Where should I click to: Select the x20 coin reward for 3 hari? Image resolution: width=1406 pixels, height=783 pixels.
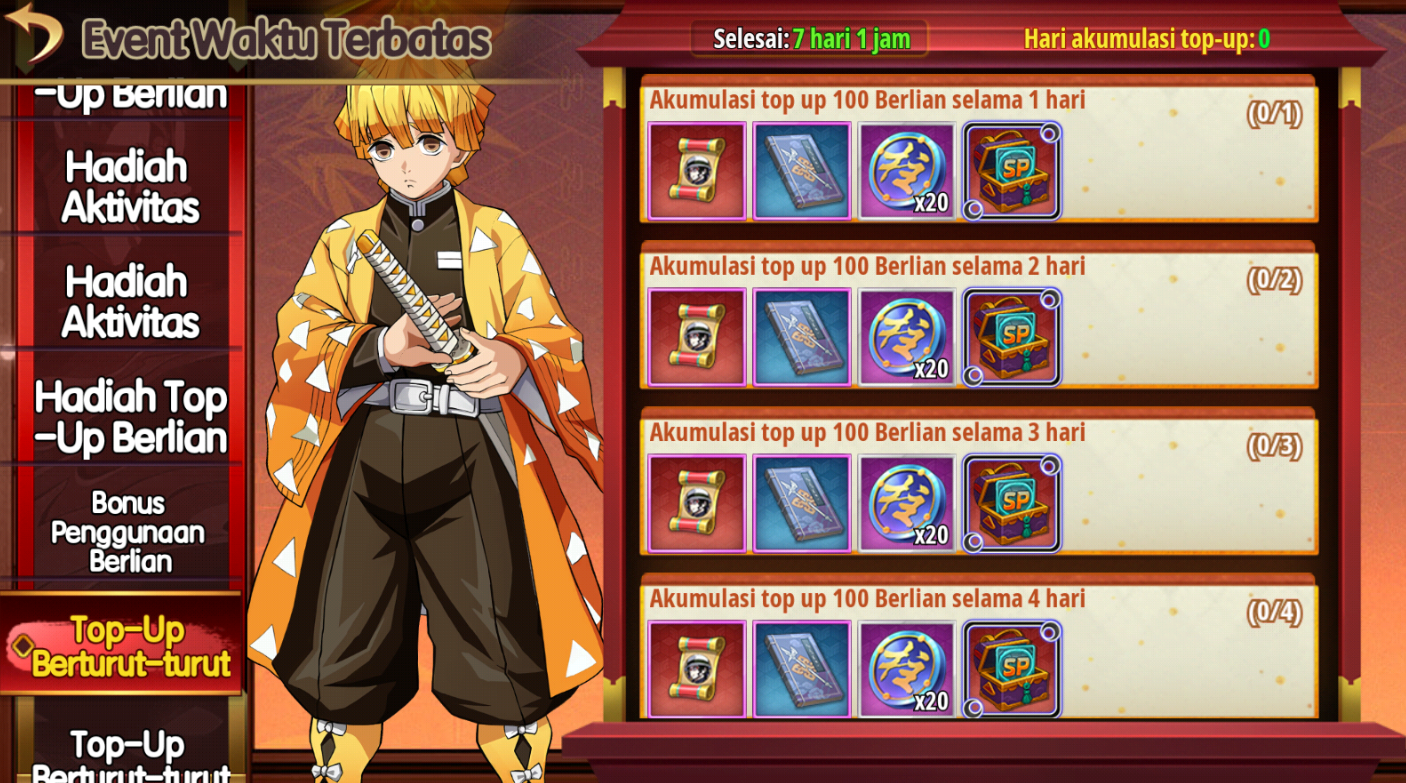click(907, 503)
